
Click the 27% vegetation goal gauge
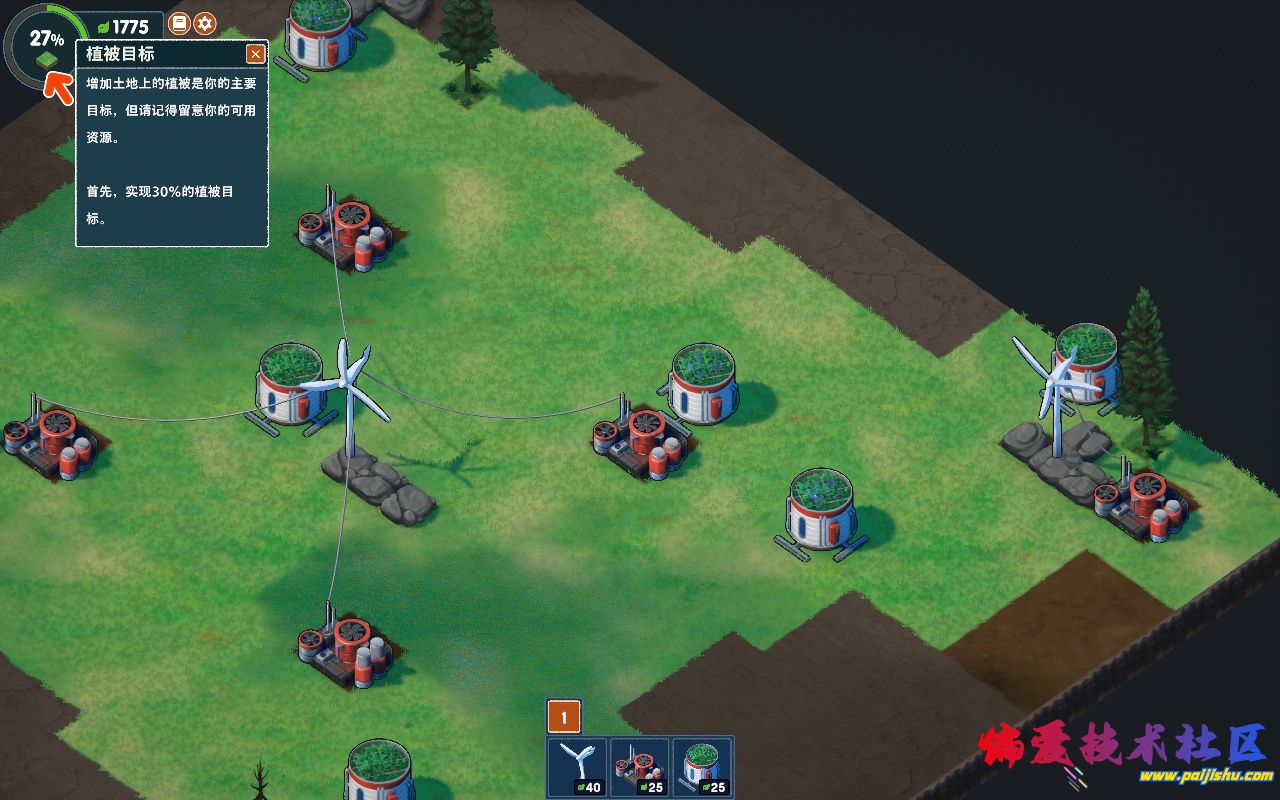[x=45, y=47]
